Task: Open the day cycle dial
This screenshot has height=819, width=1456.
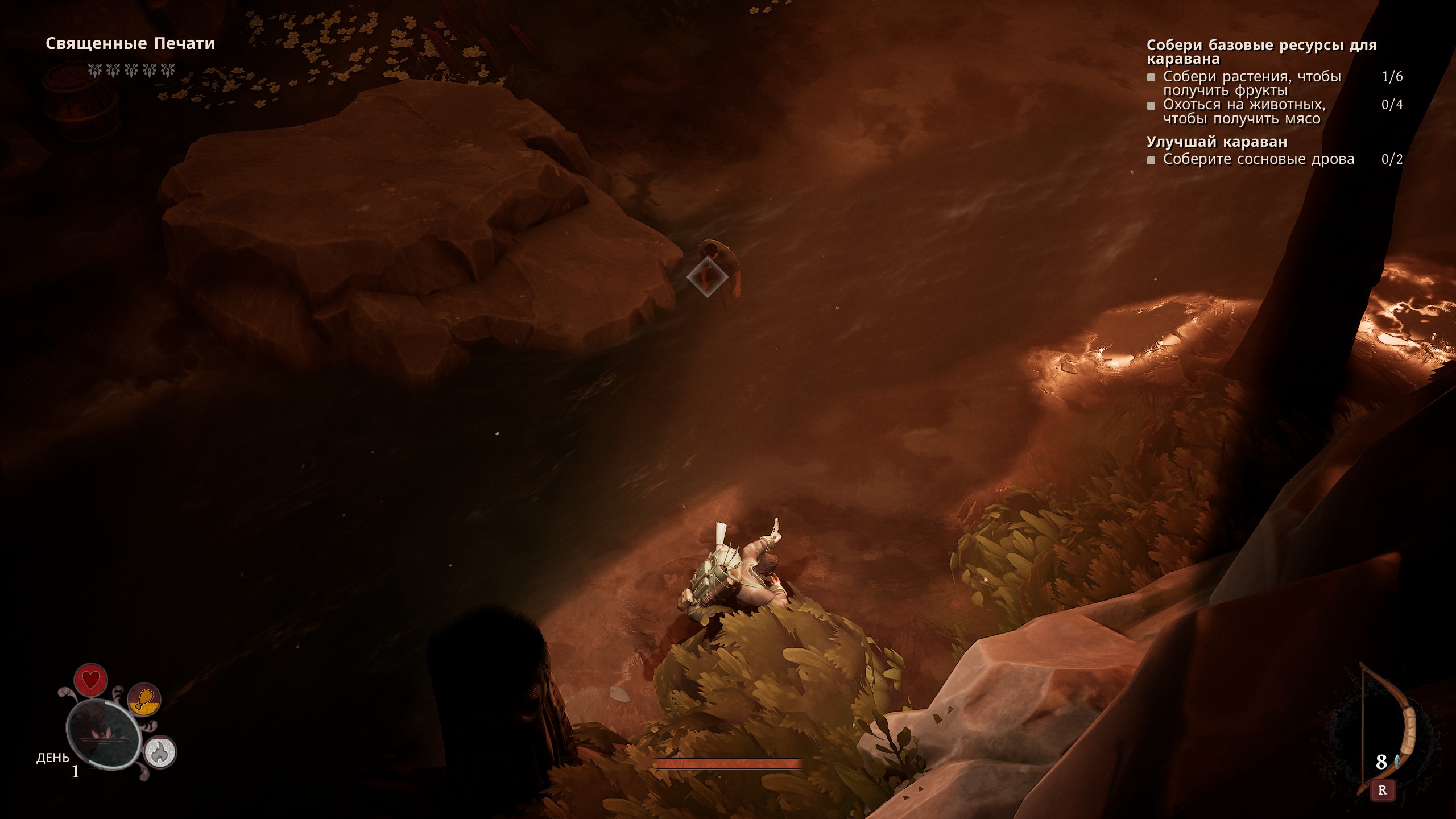Action: [104, 734]
